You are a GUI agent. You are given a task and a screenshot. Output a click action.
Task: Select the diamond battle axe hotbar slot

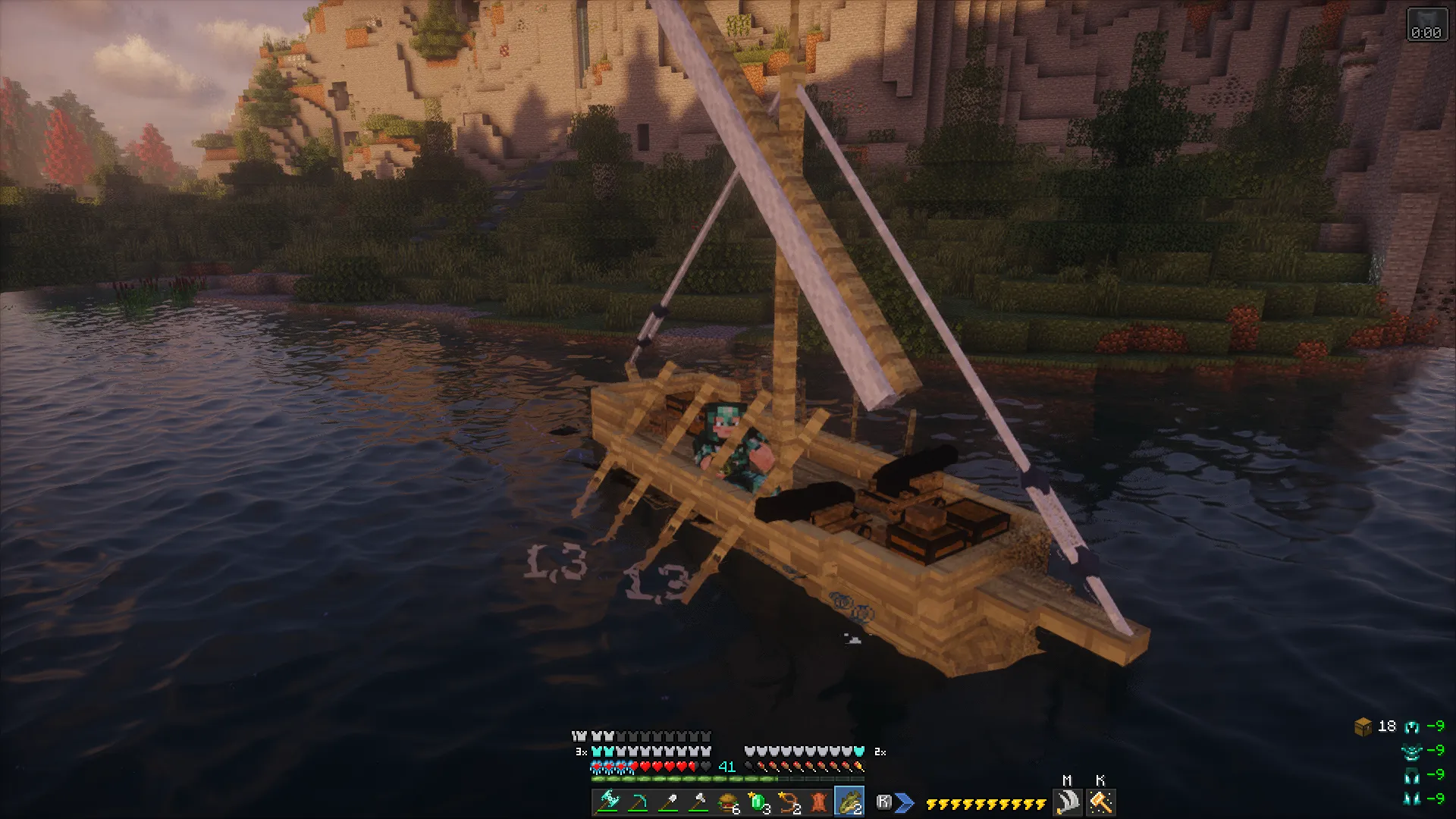point(607,802)
